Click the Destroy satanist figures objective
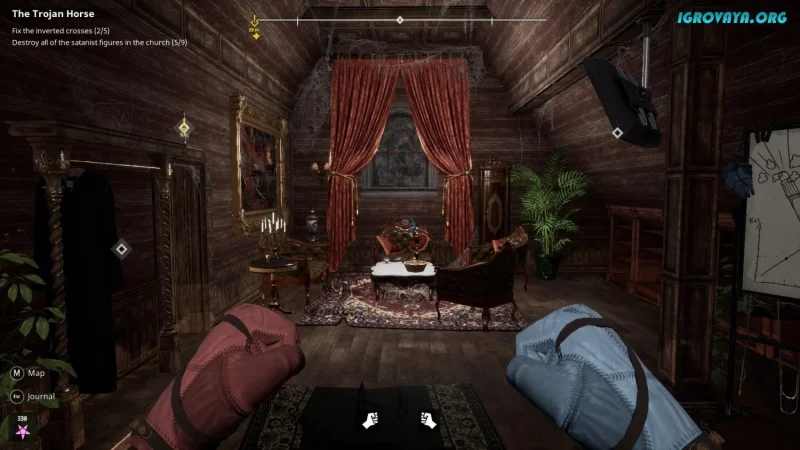This screenshot has width=800, height=450. pyautogui.click(x=99, y=43)
